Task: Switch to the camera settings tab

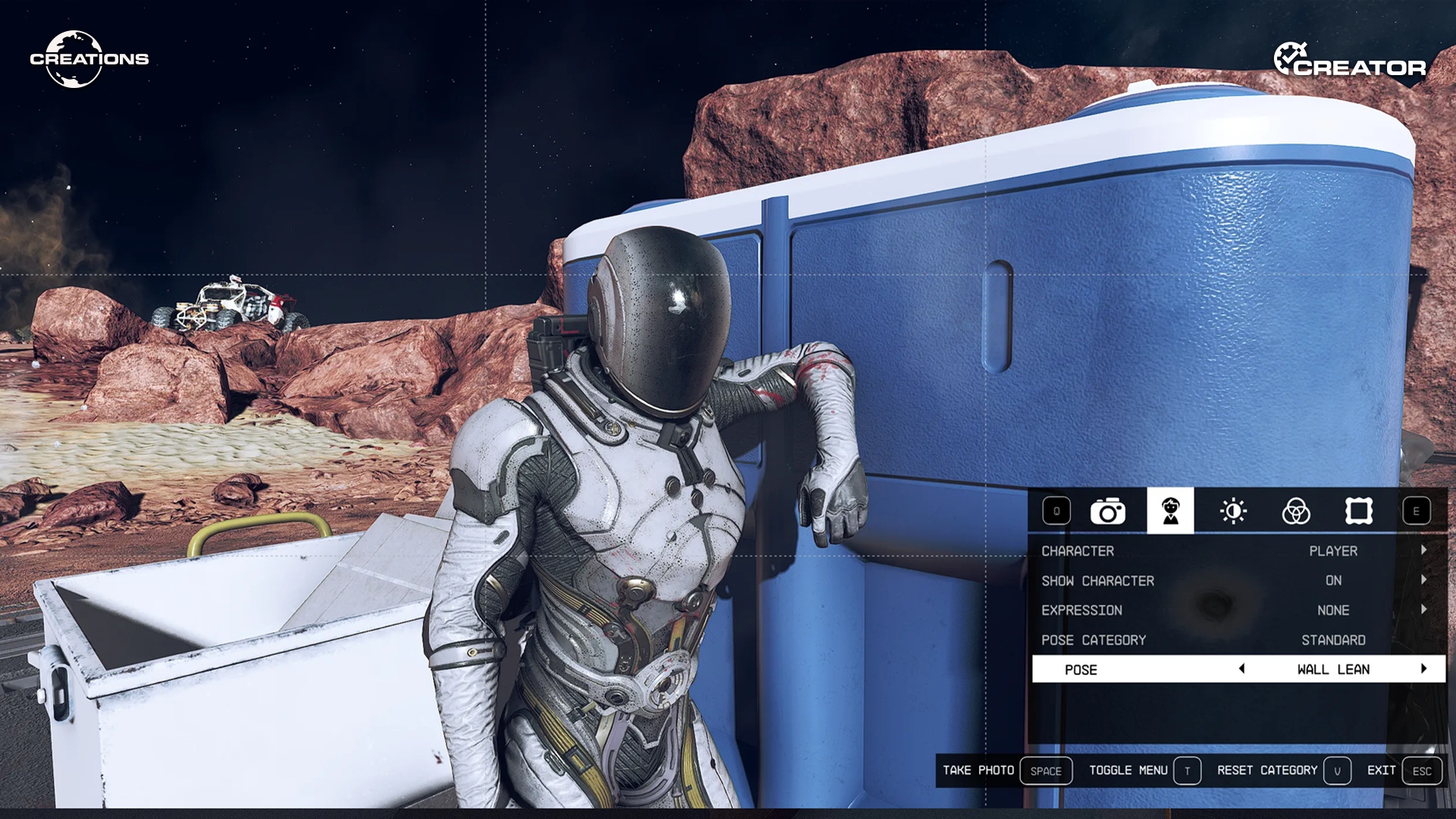Action: pyautogui.click(x=1107, y=512)
